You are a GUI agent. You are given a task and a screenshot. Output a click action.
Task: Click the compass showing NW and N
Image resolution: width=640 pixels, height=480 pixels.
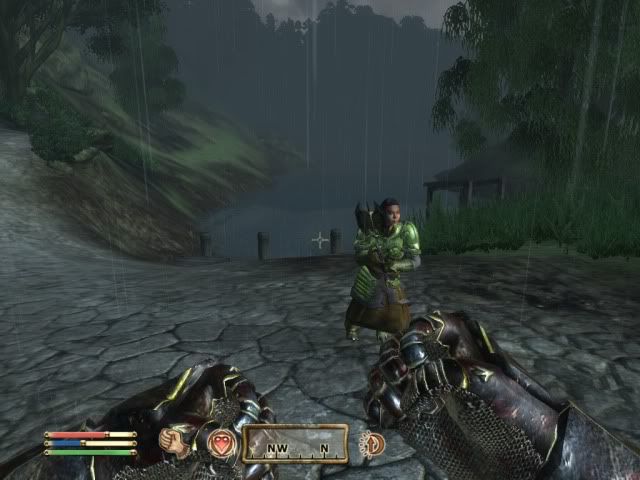pyautogui.click(x=295, y=443)
